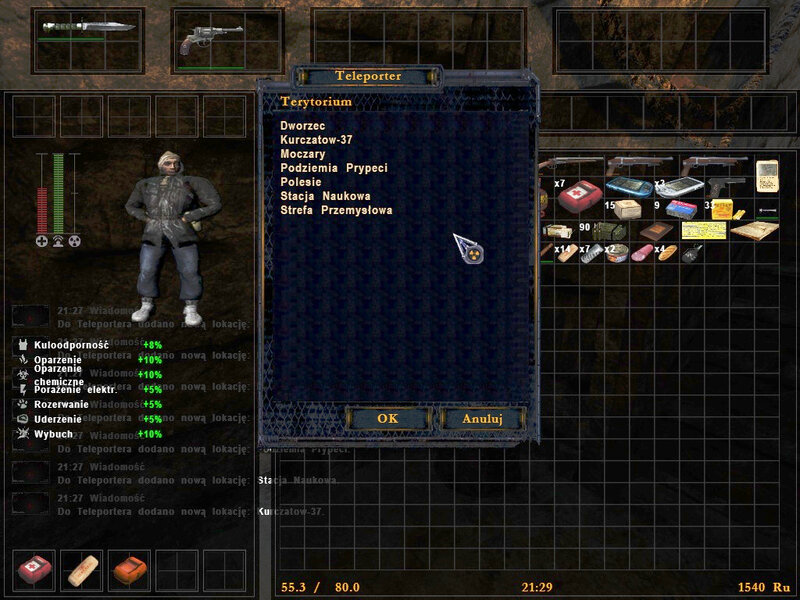Click the red medkit in the quick slot
This screenshot has width=800, height=600.
point(35,570)
